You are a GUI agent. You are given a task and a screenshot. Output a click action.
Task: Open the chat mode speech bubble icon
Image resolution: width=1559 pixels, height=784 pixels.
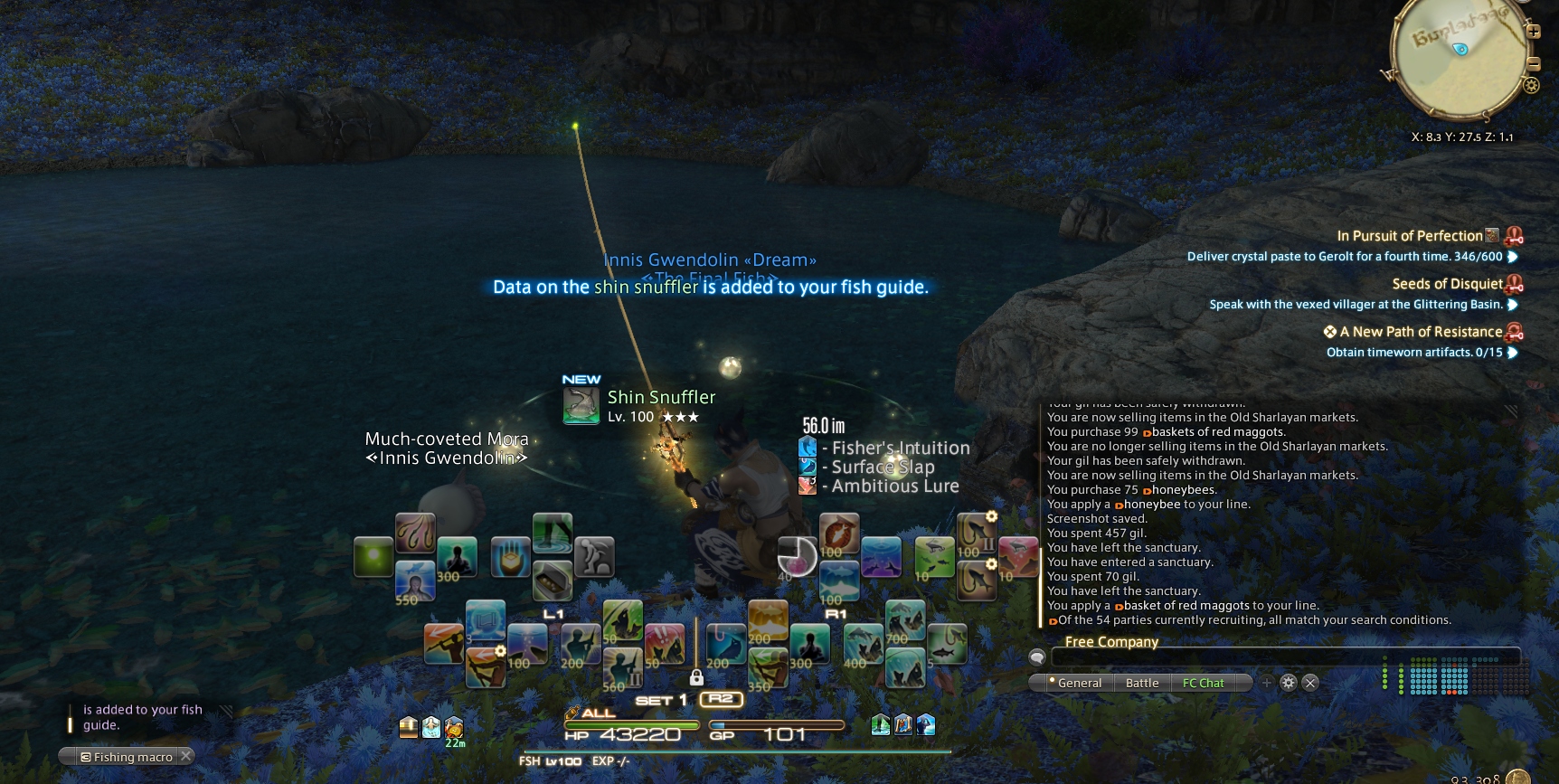point(1037,657)
